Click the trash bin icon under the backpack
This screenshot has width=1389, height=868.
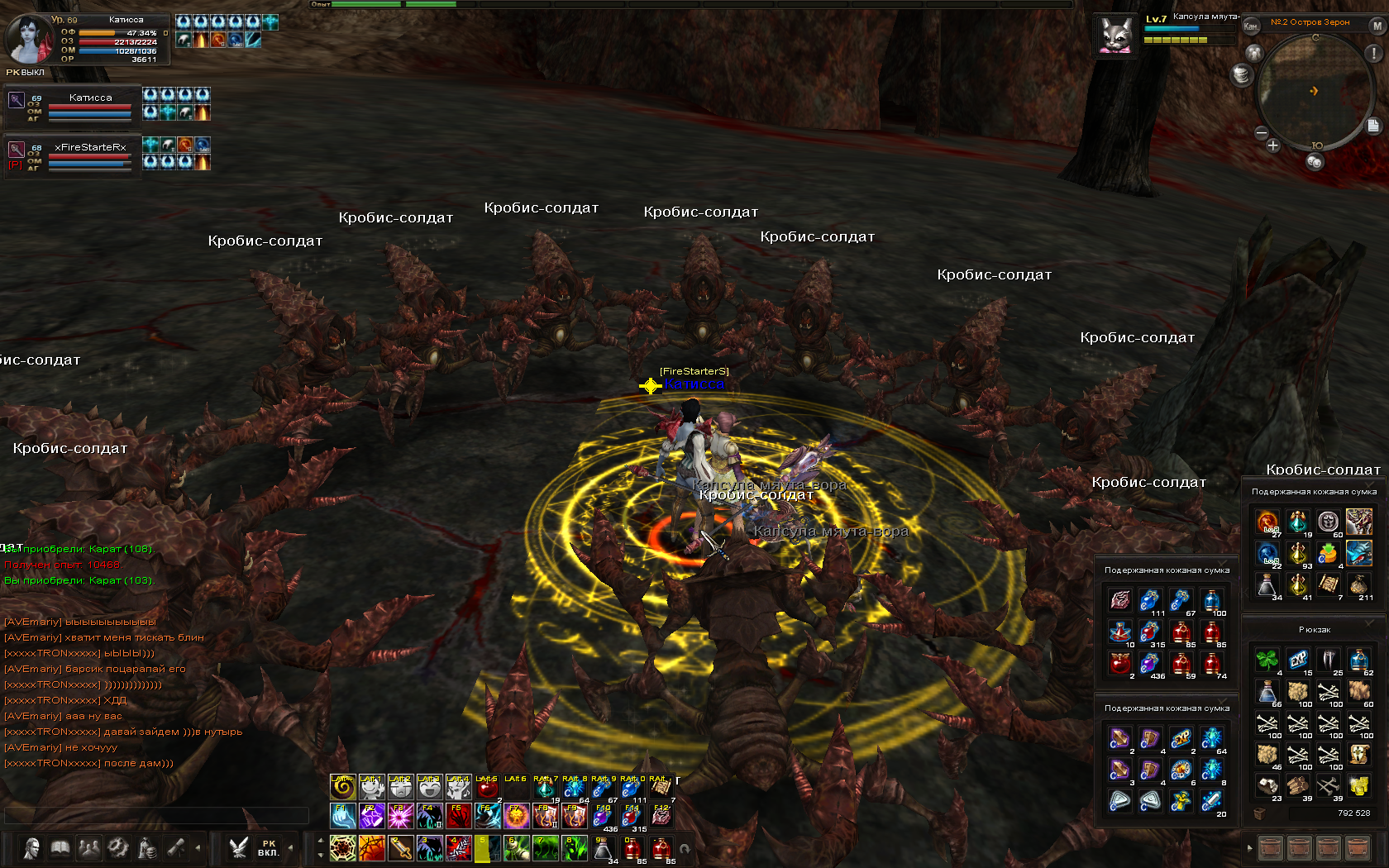(x=1260, y=813)
